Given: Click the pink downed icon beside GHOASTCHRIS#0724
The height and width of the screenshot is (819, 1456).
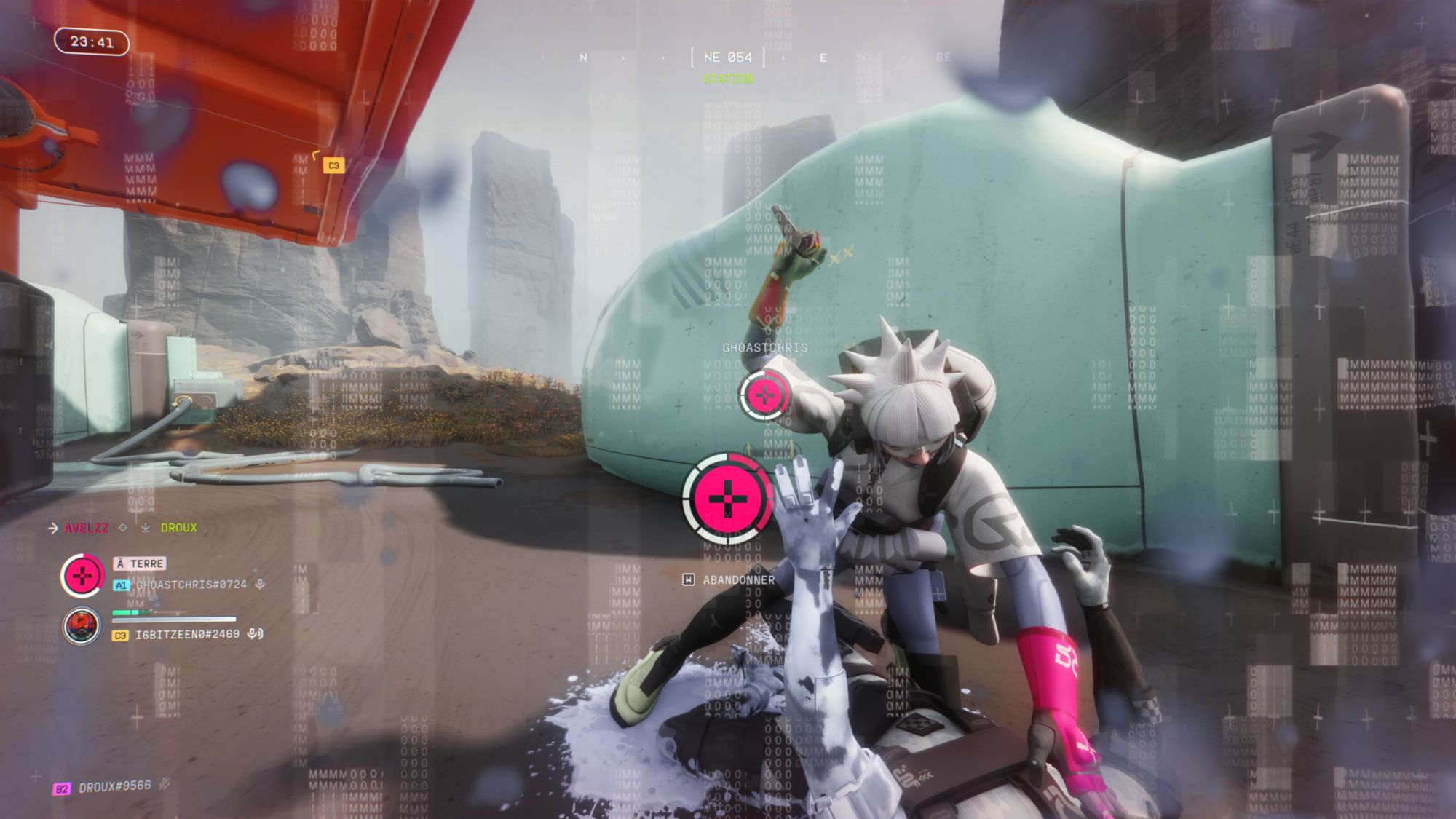Looking at the screenshot, I should (82, 576).
